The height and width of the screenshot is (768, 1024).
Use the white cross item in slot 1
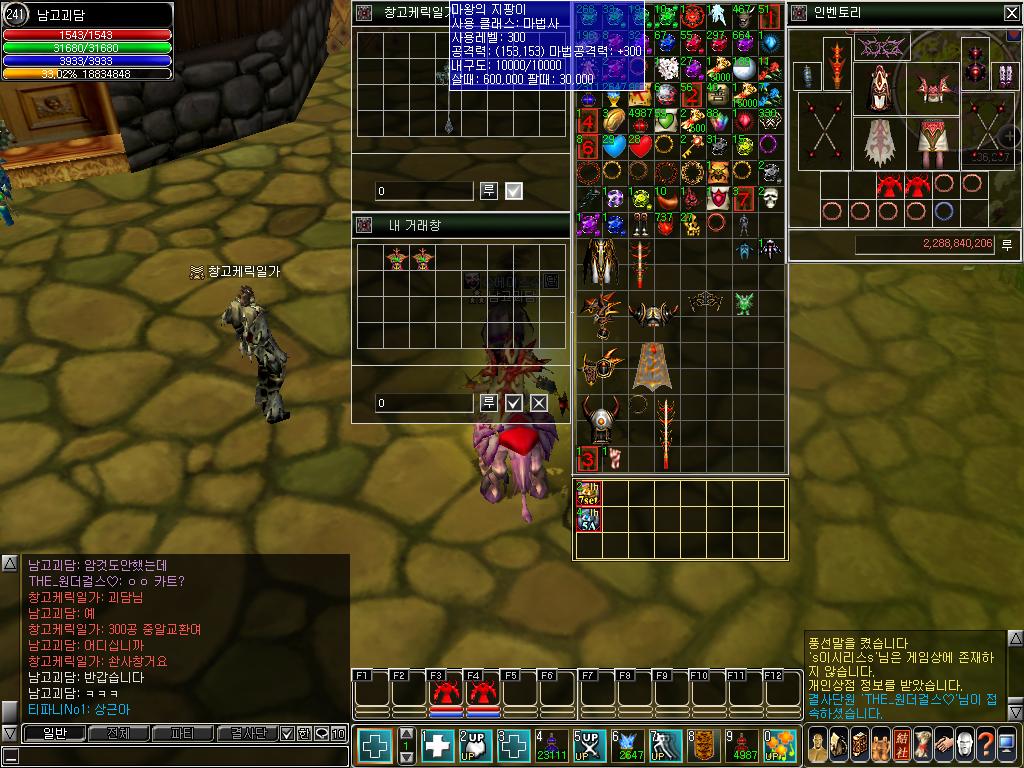[x=438, y=746]
